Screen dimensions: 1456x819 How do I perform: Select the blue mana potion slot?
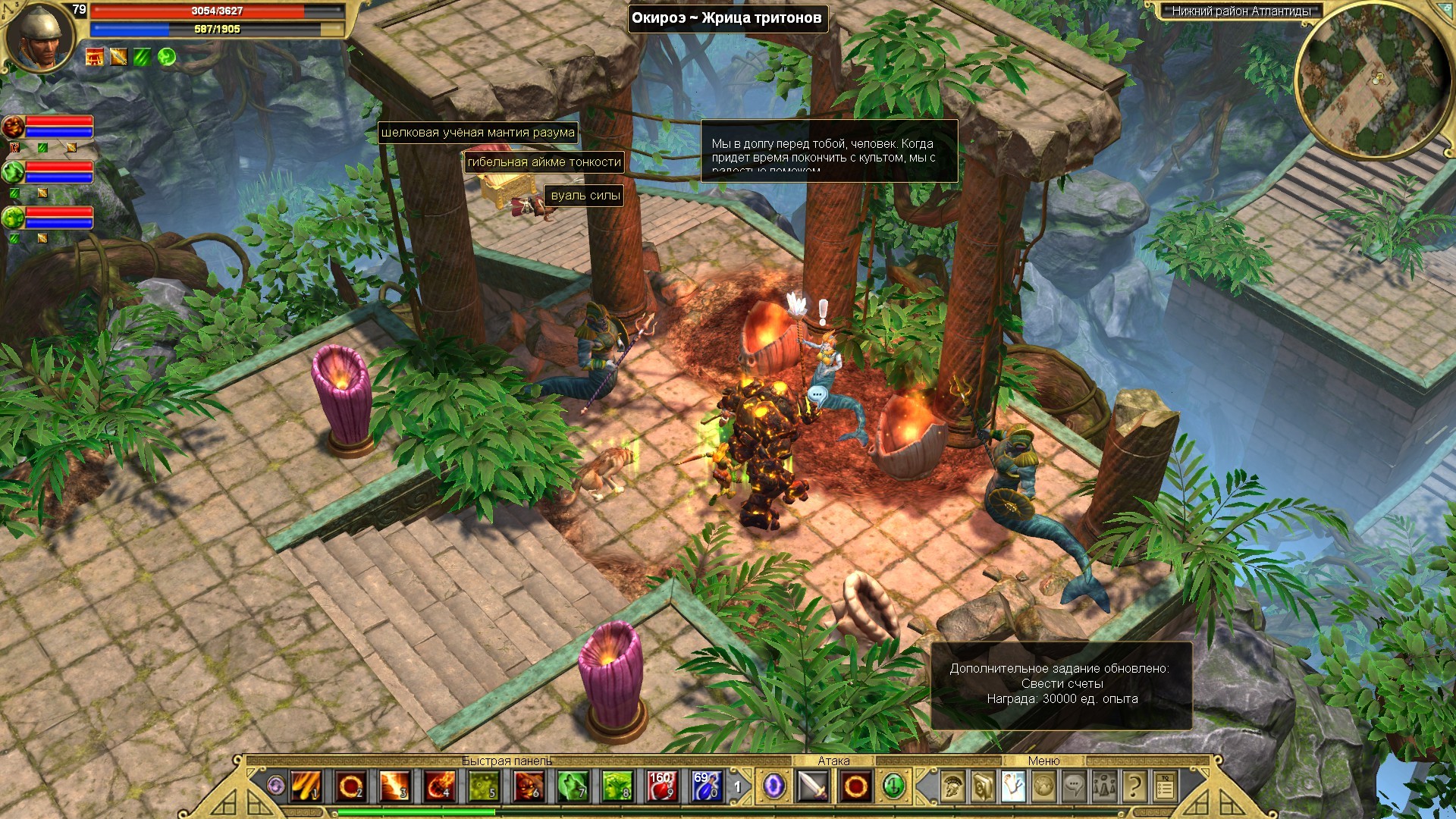tap(706, 786)
